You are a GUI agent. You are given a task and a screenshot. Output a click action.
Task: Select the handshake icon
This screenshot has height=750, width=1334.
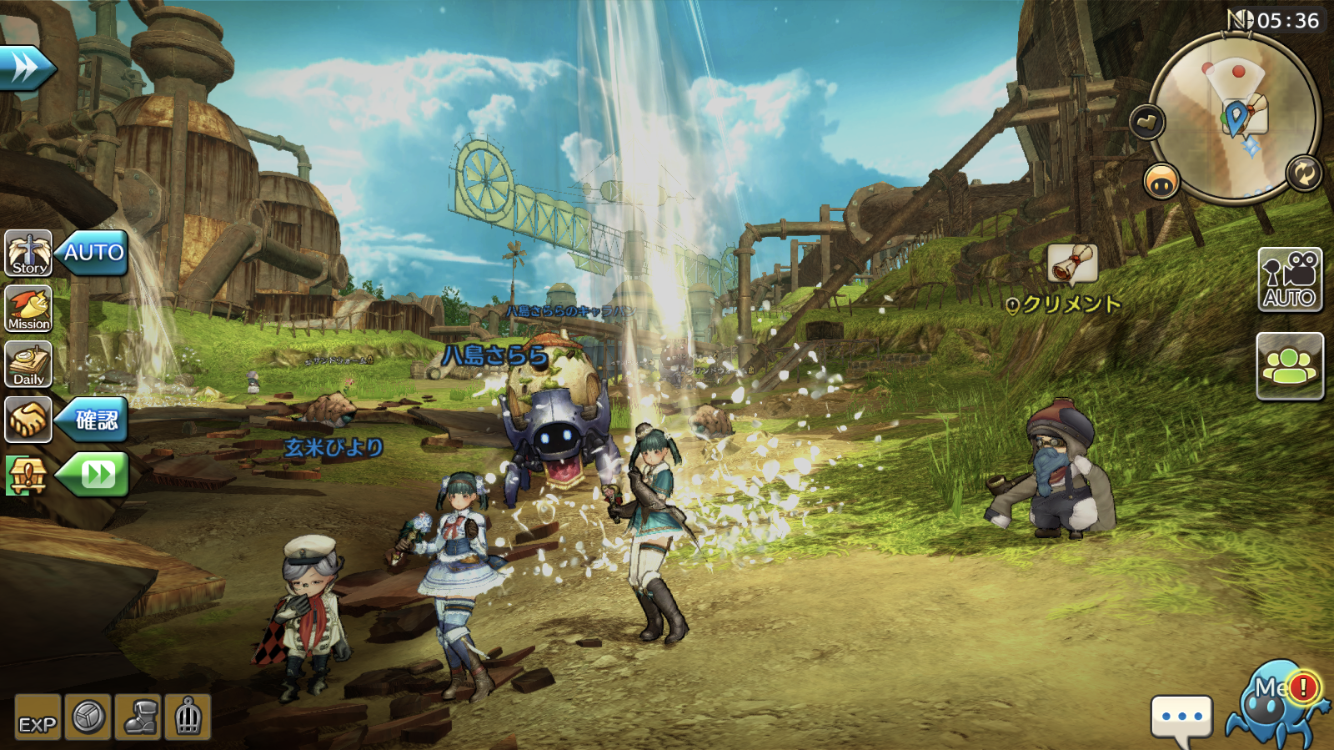[x=29, y=419]
